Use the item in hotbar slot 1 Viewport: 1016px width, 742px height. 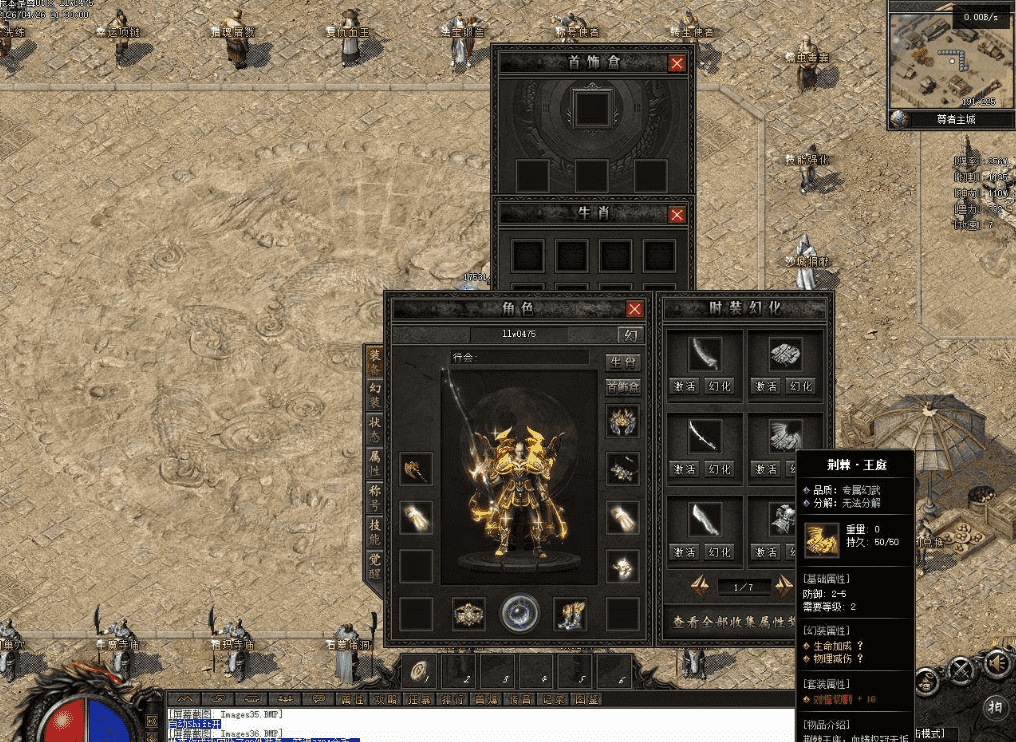point(423,671)
